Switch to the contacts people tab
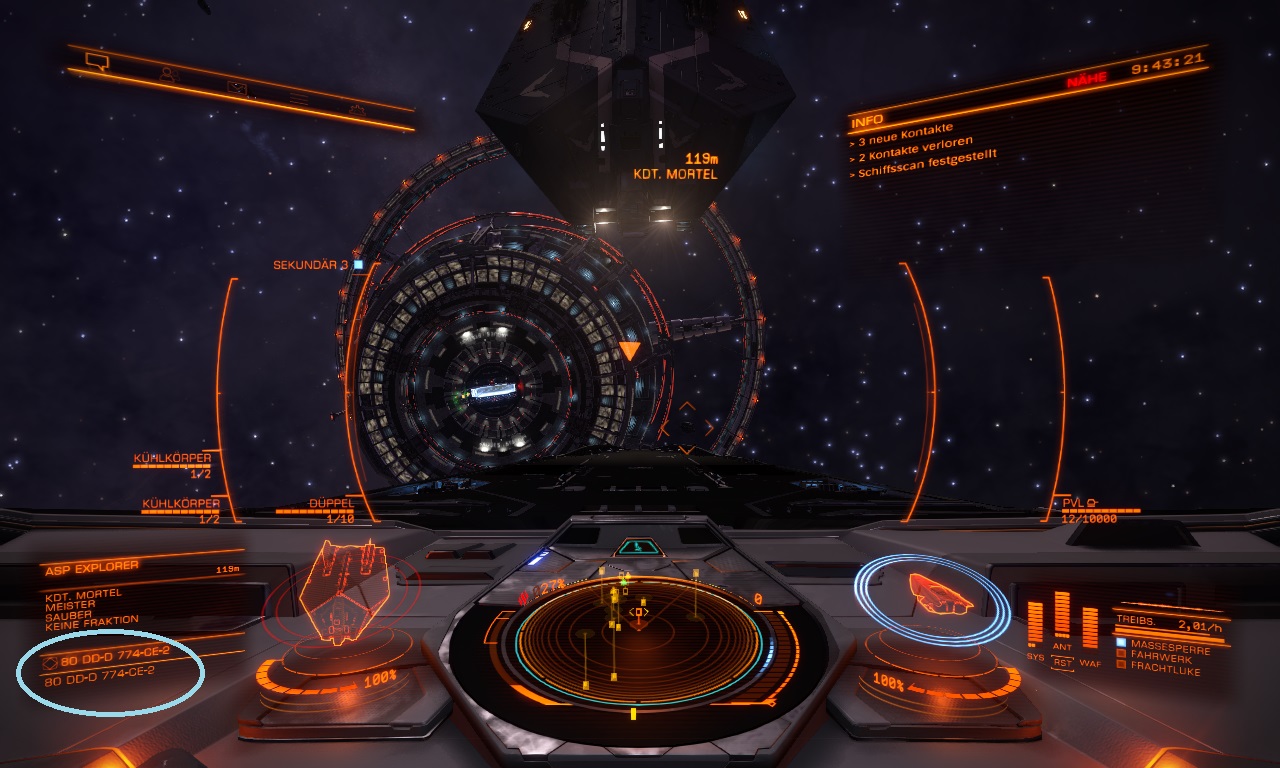The width and height of the screenshot is (1280, 768). click(168, 74)
